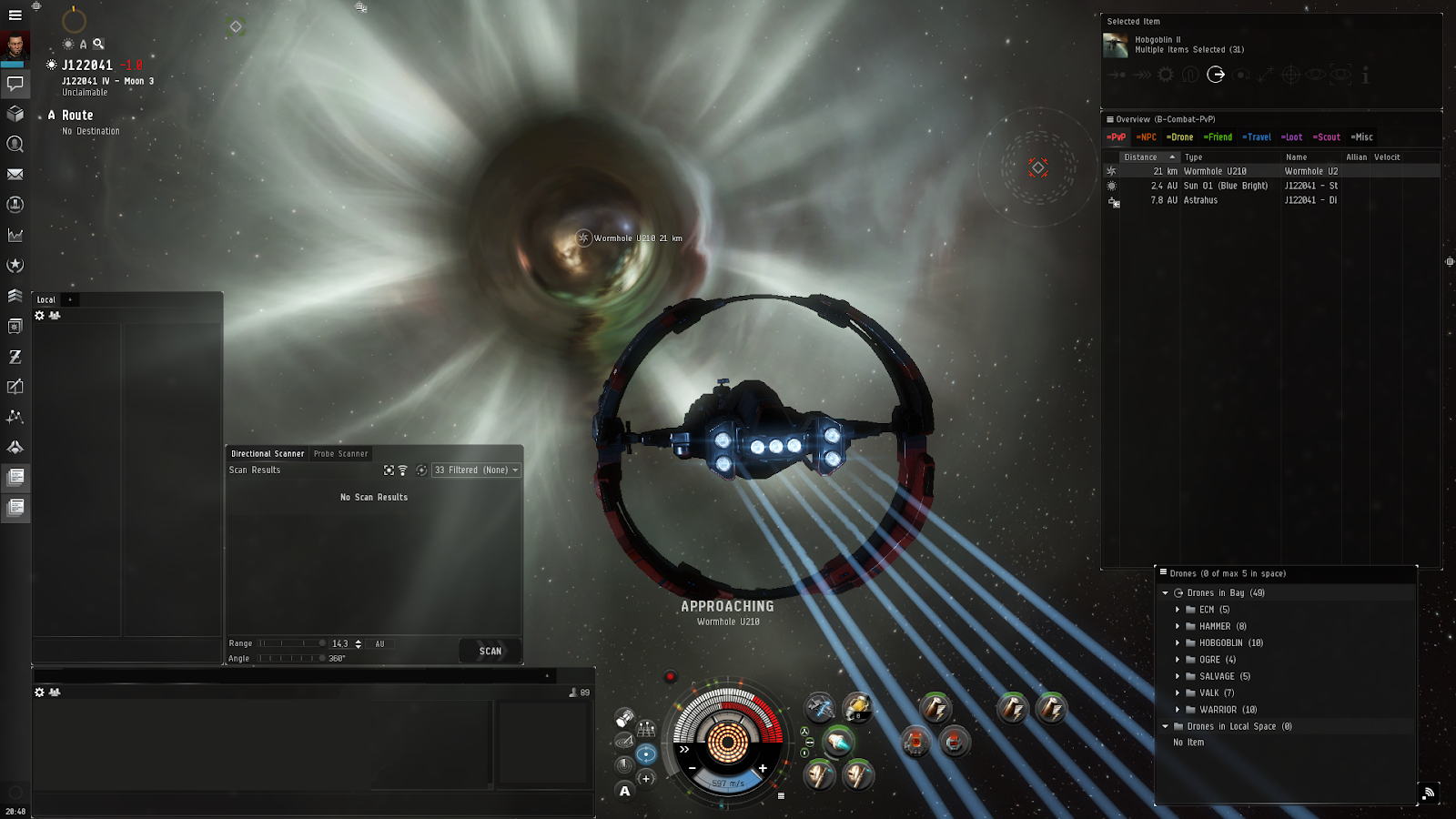The image size is (1456, 819).
Task: Toggle the autopilot 'A' button on the HUD
Action: tap(625, 791)
